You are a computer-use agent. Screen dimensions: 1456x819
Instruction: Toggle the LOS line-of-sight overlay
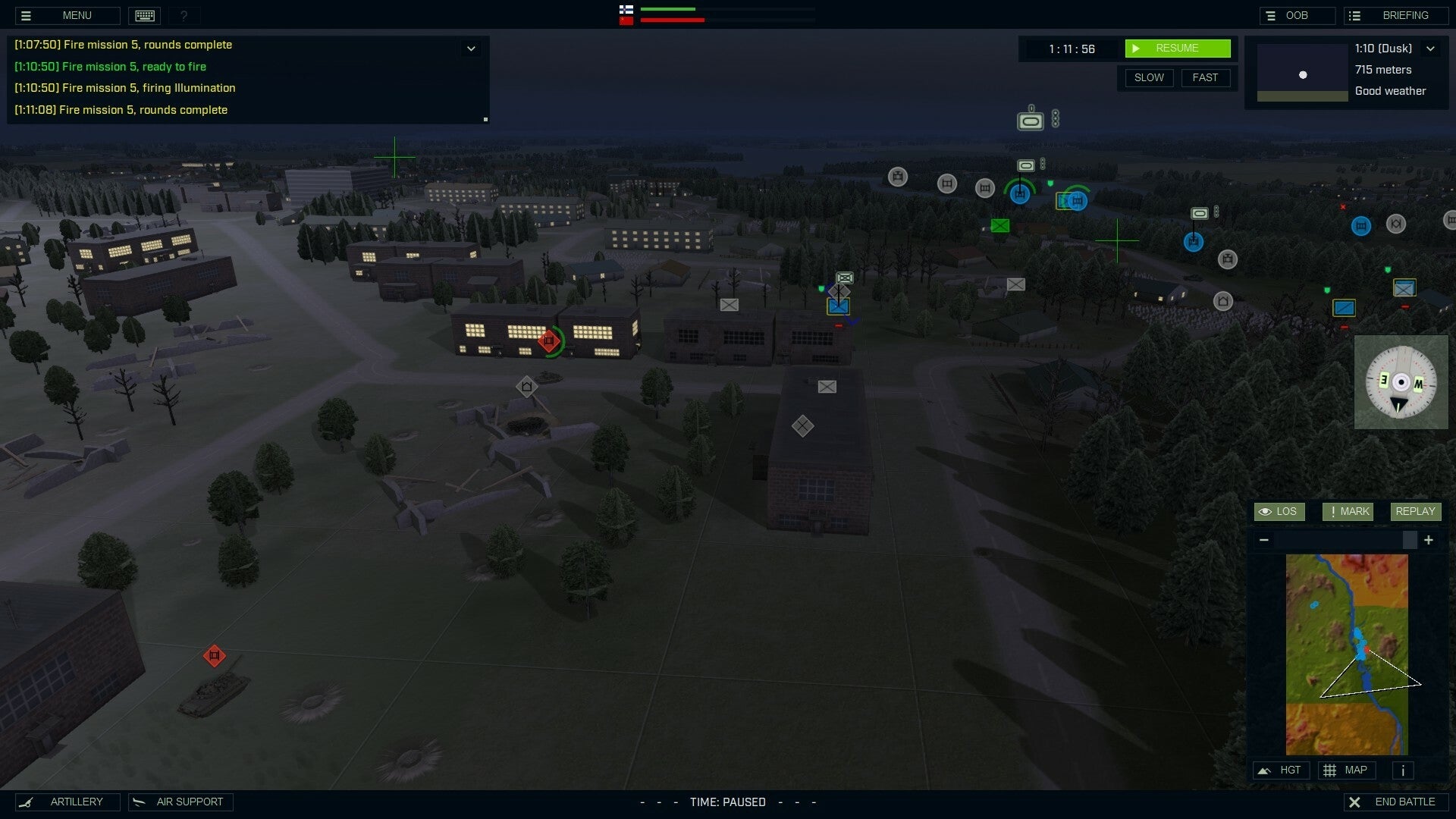pos(1279,511)
